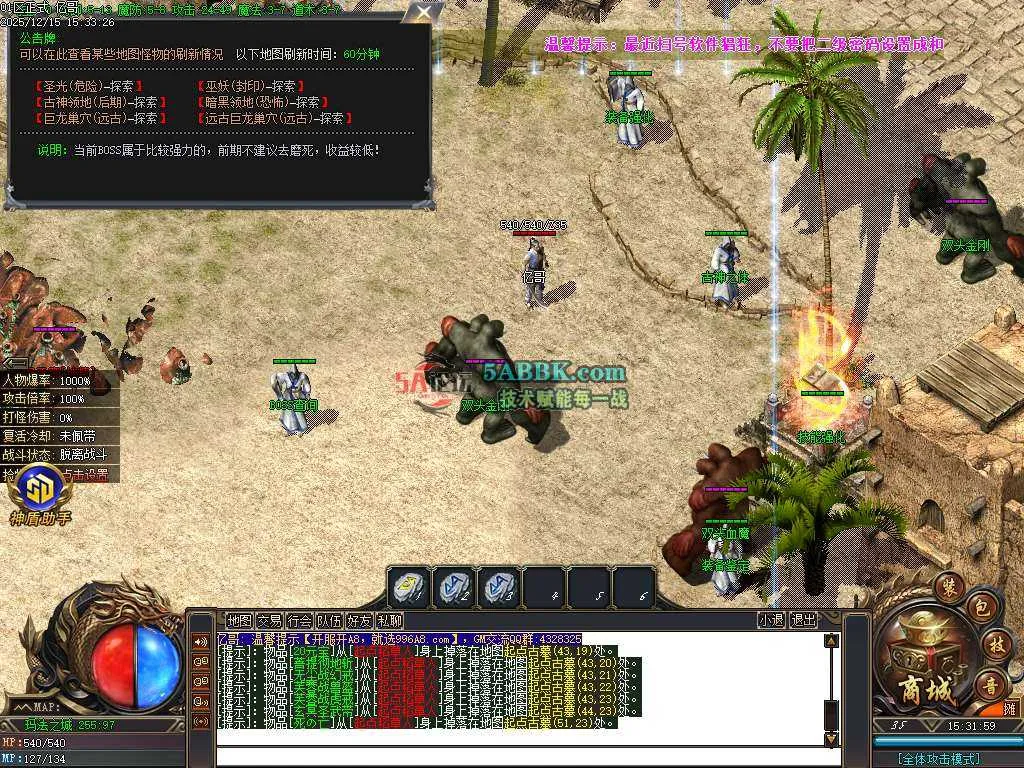Open the 地图 map button

238,620
